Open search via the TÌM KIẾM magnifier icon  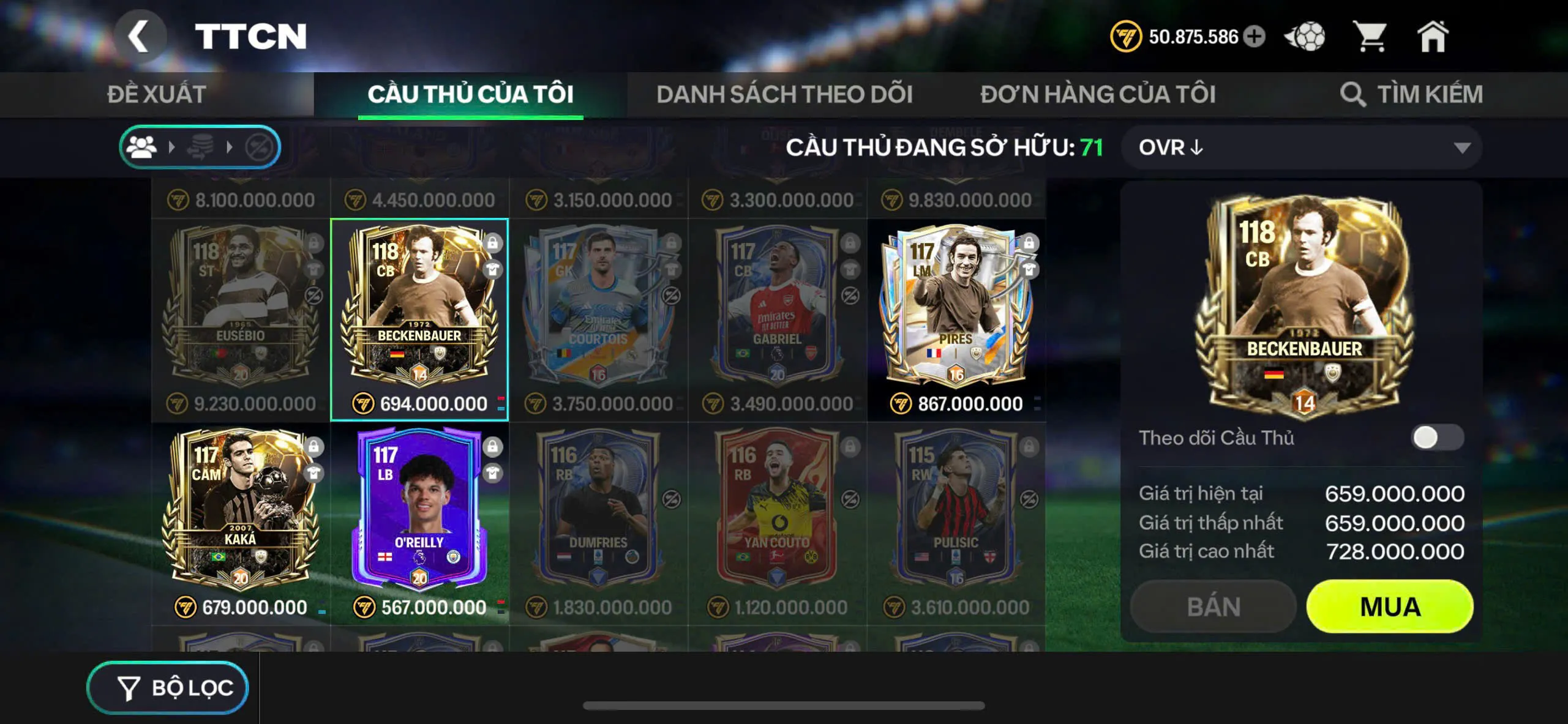coord(1351,94)
